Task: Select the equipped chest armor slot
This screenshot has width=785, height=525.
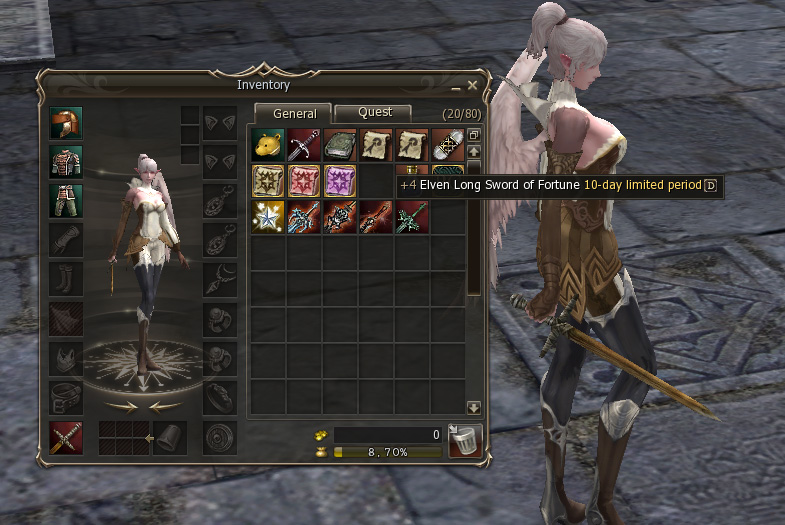Action: tap(66, 161)
